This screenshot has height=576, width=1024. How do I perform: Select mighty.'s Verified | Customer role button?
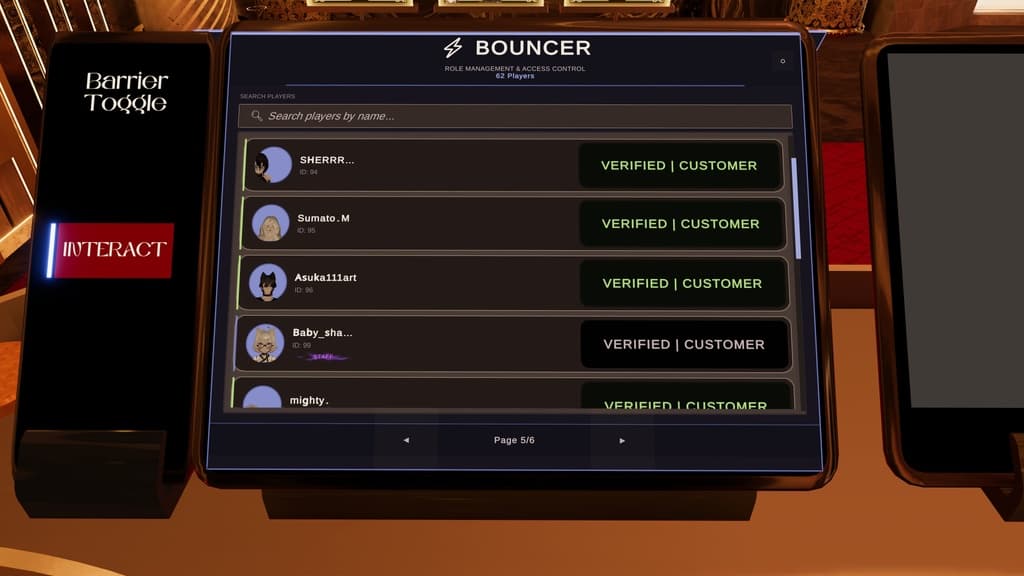pos(686,402)
